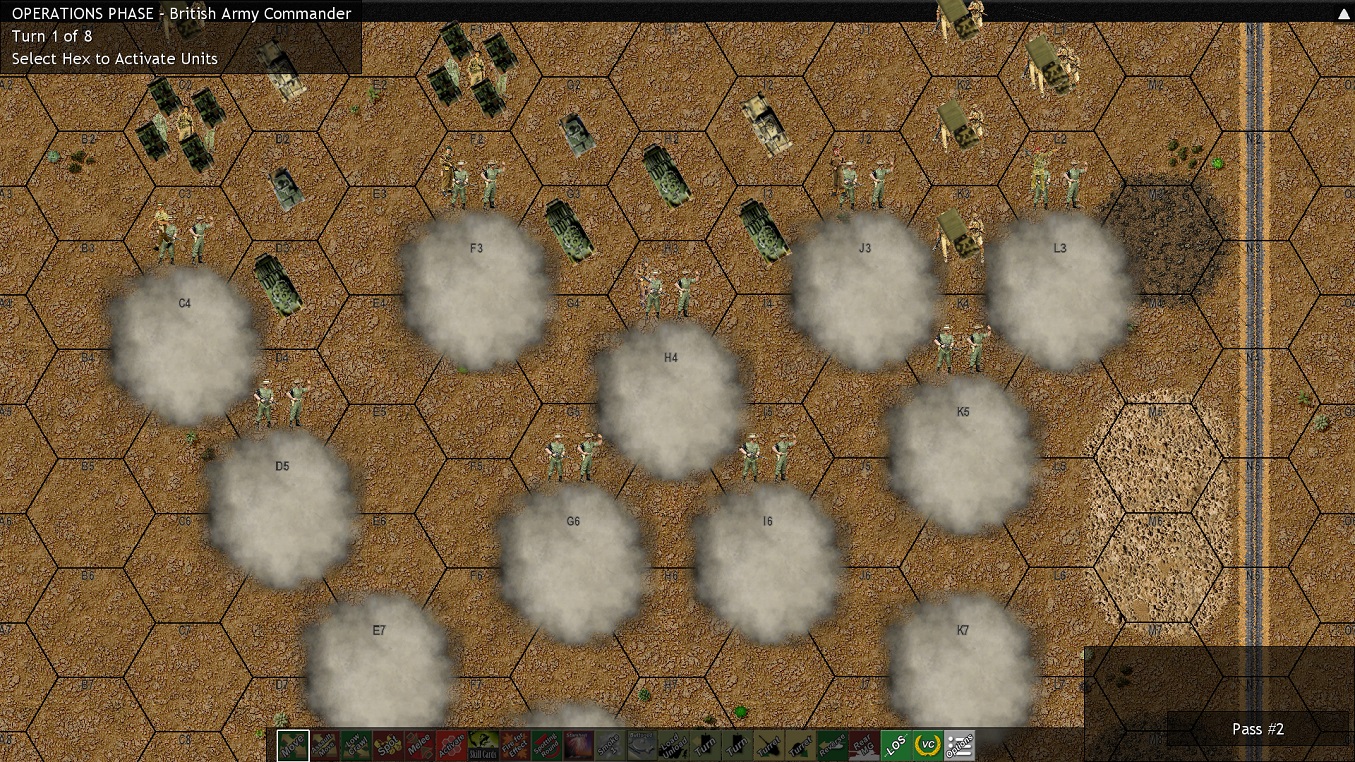The image size is (1355, 762).
Task: Select the Move command icon
Action: pos(291,745)
